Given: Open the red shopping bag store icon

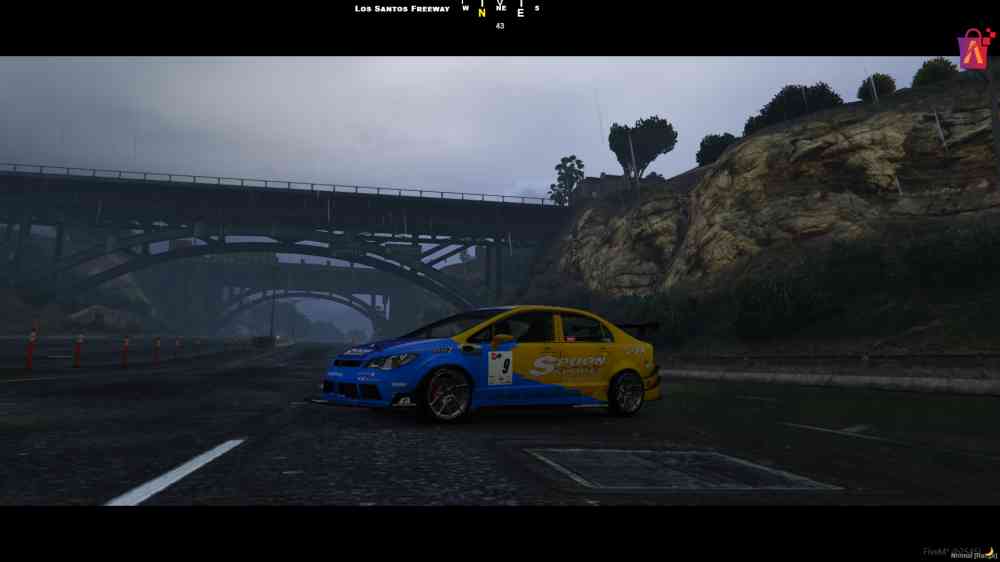Looking at the screenshot, I should (x=975, y=49).
